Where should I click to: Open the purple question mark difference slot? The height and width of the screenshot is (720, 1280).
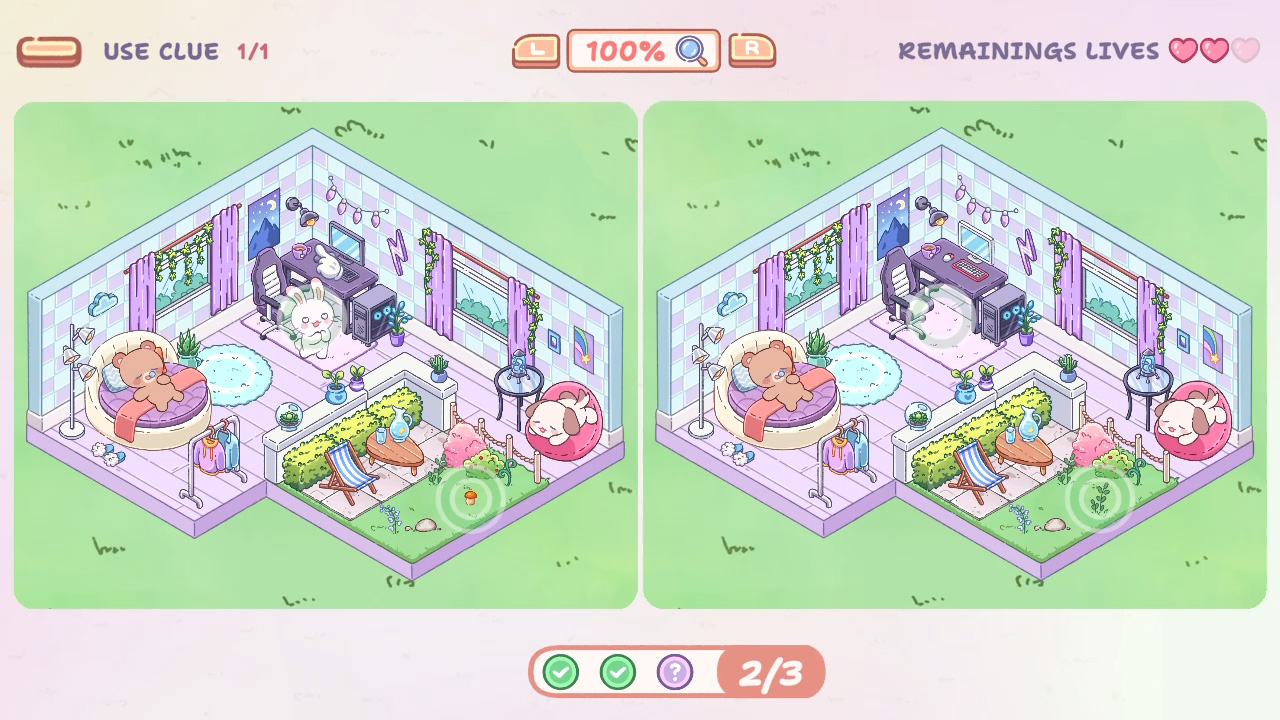coord(675,672)
